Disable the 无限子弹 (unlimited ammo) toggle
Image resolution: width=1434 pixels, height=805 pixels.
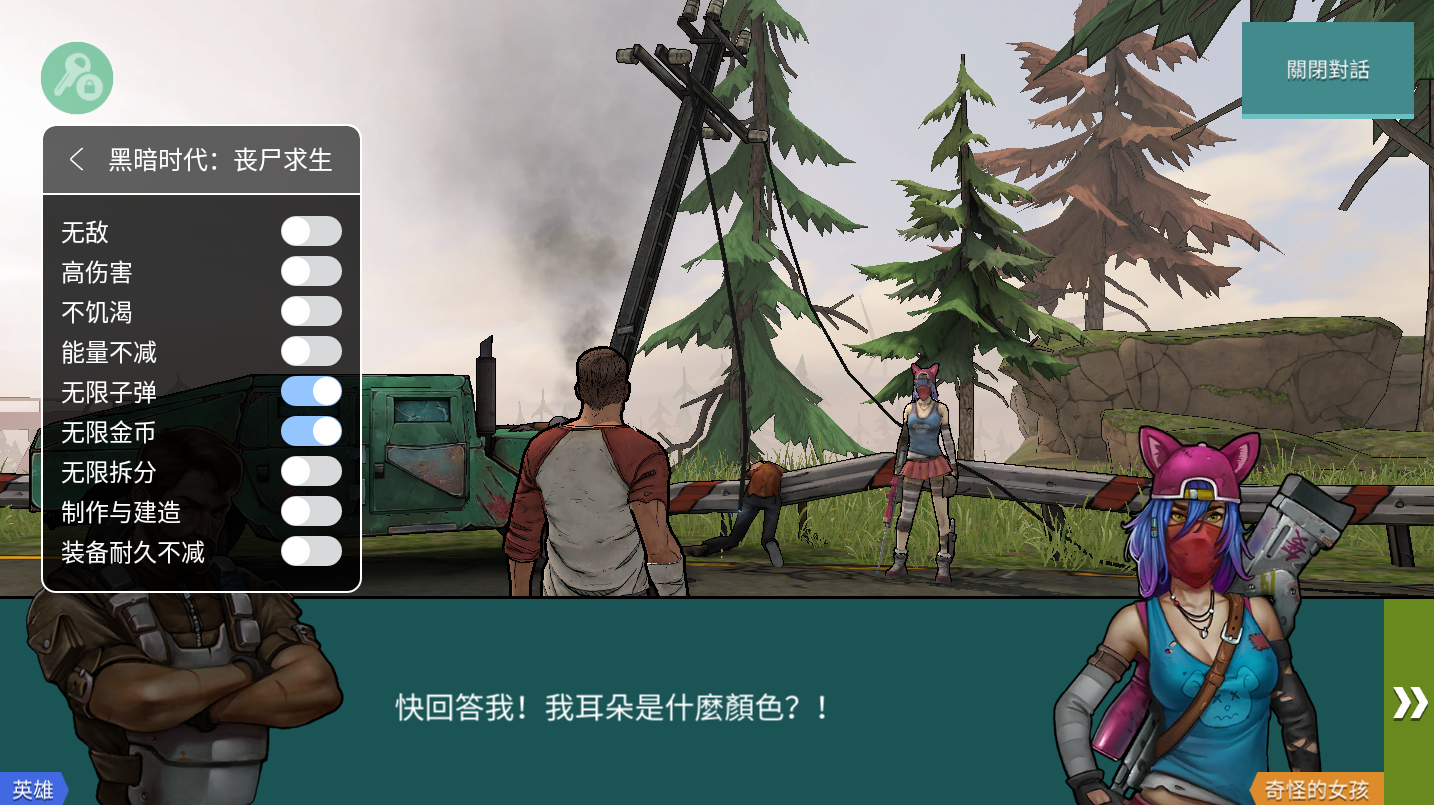tap(311, 391)
